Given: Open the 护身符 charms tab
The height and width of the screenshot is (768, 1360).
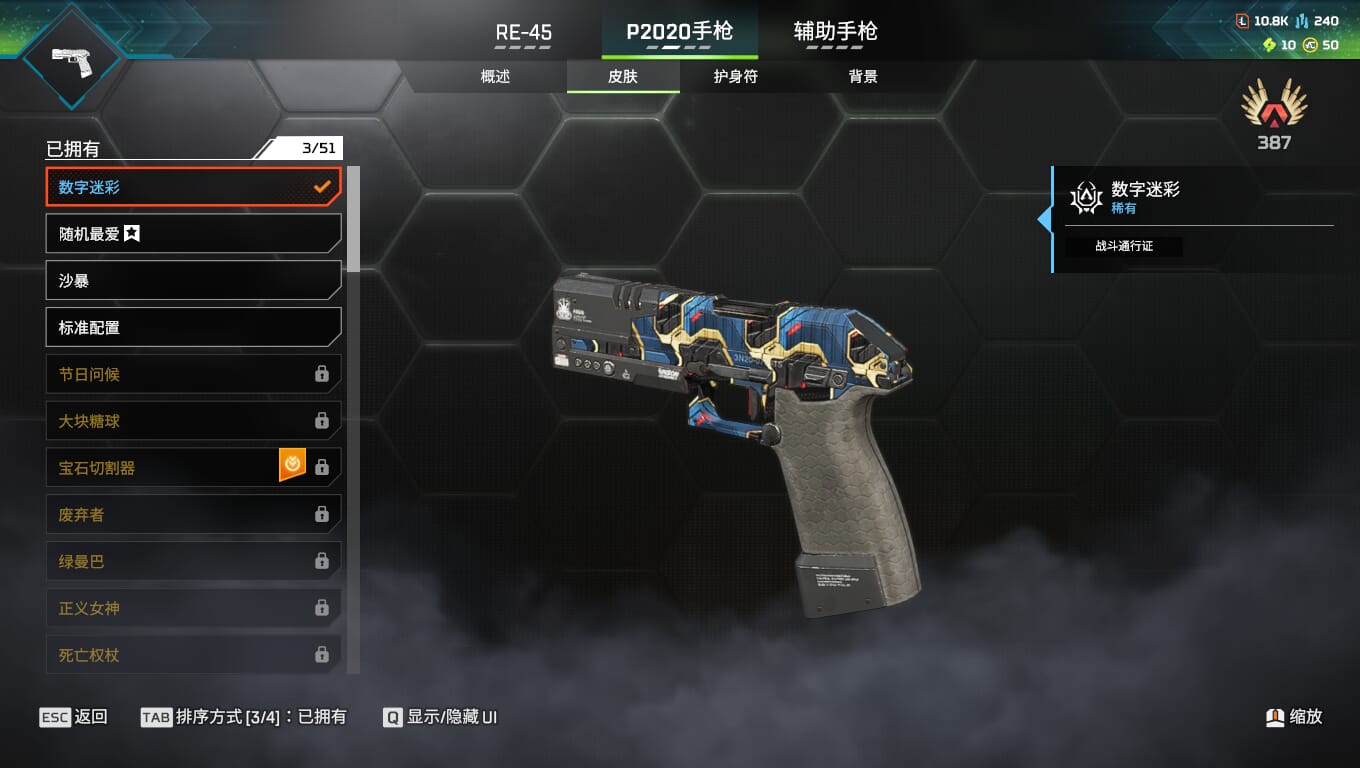Looking at the screenshot, I should tap(736, 77).
